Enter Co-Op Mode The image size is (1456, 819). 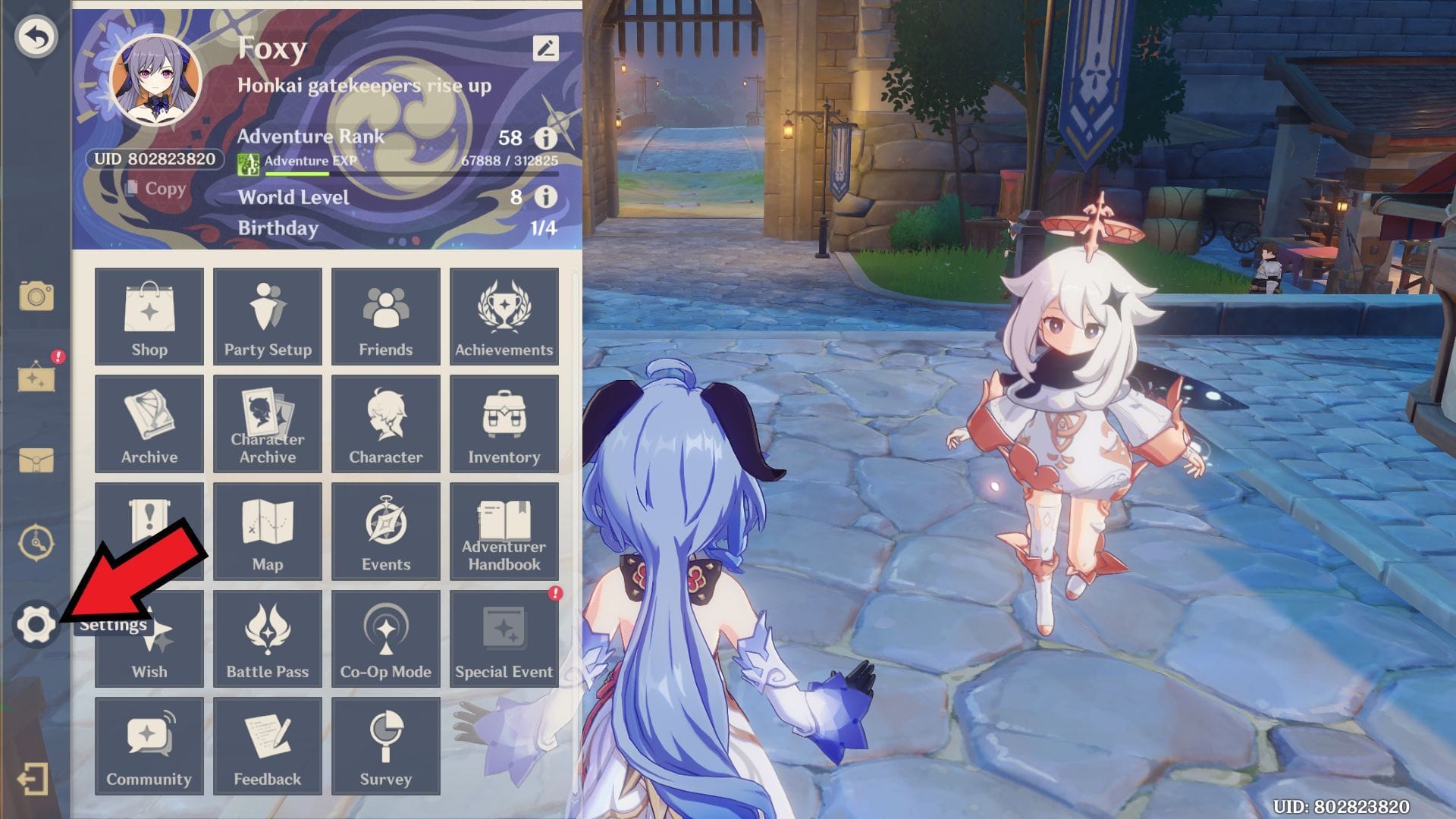click(x=385, y=639)
